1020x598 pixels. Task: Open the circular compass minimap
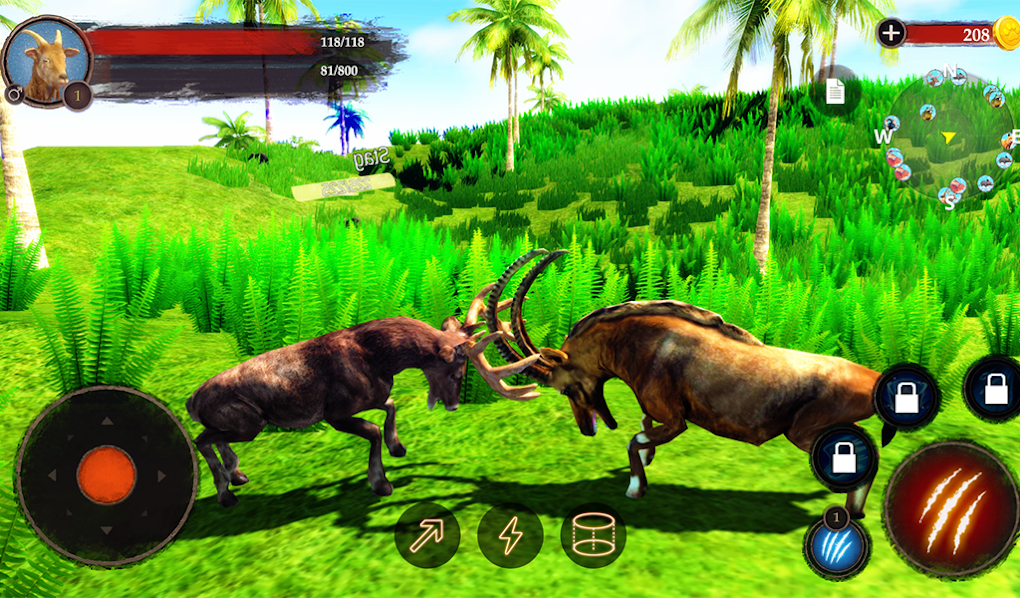(x=948, y=136)
